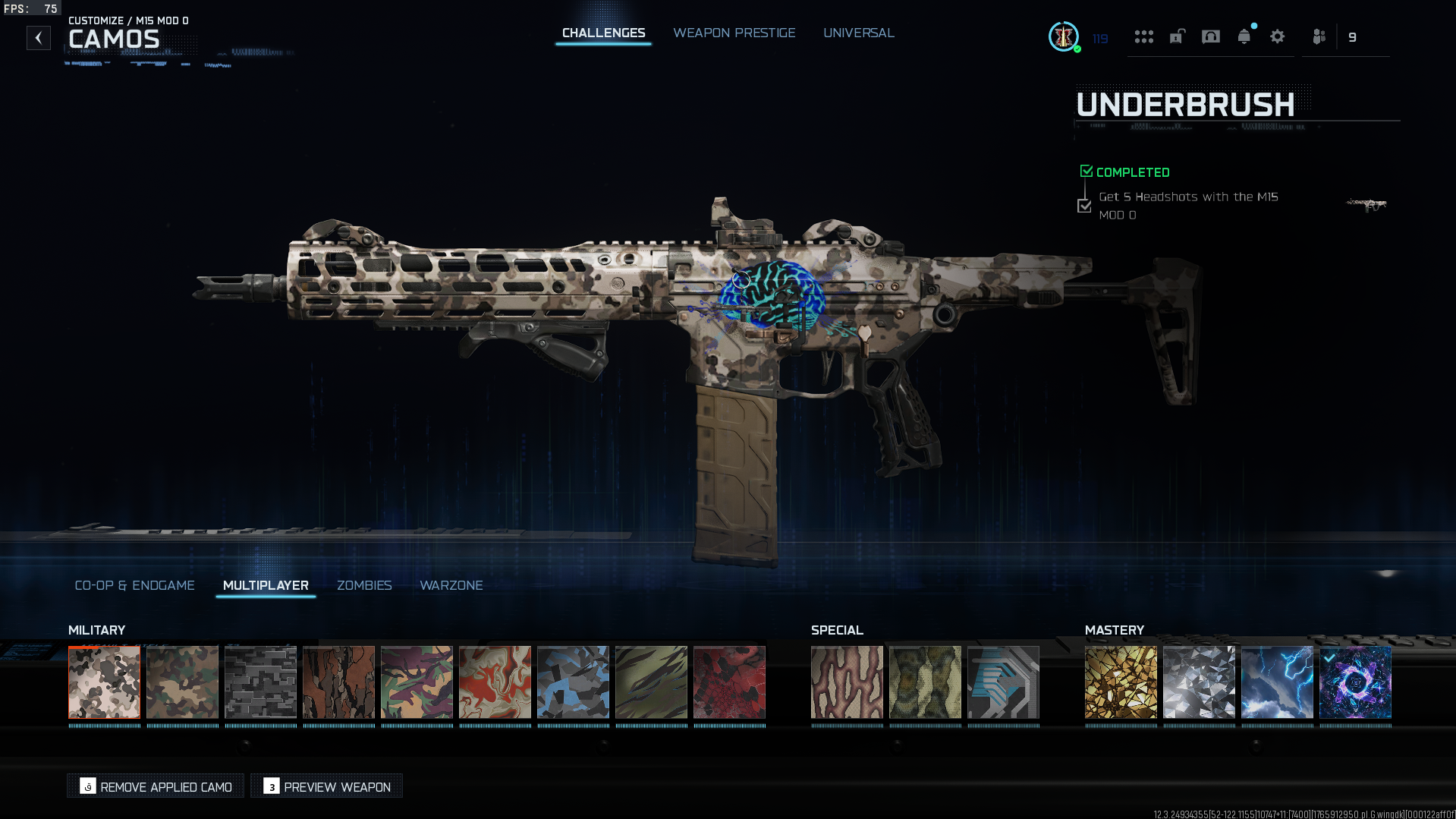Image resolution: width=1456 pixels, height=819 pixels.
Task: Choose the green woodland camo swatch
Action: [x=183, y=682]
